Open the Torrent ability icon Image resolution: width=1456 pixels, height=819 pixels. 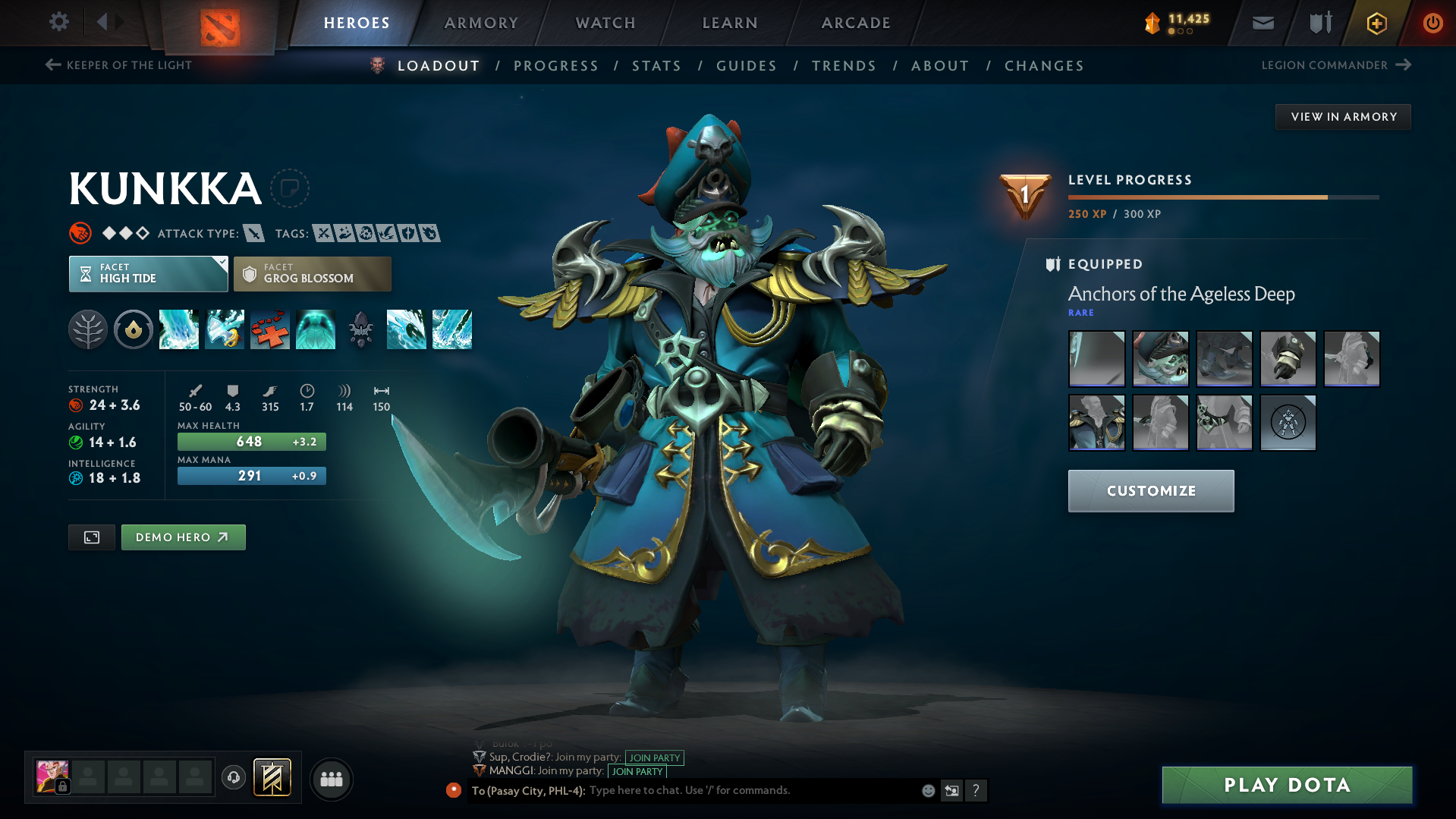point(179,329)
